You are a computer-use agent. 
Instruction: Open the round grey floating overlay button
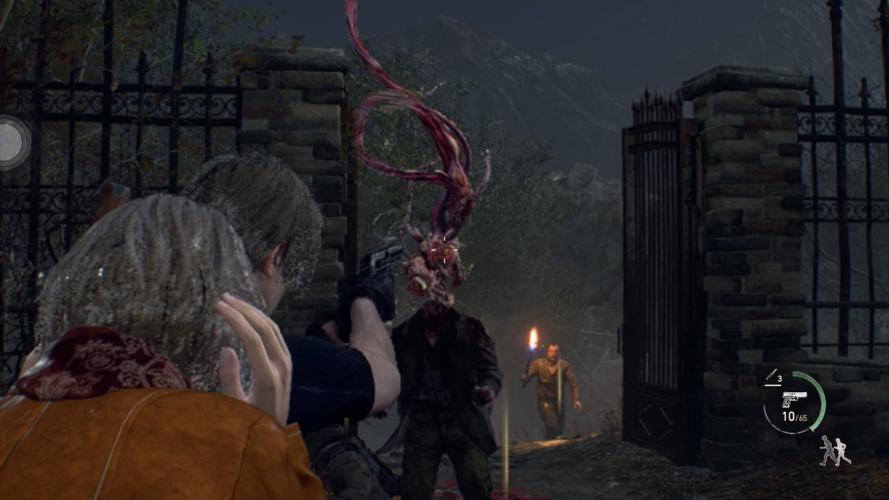pyautogui.click(x=12, y=141)
